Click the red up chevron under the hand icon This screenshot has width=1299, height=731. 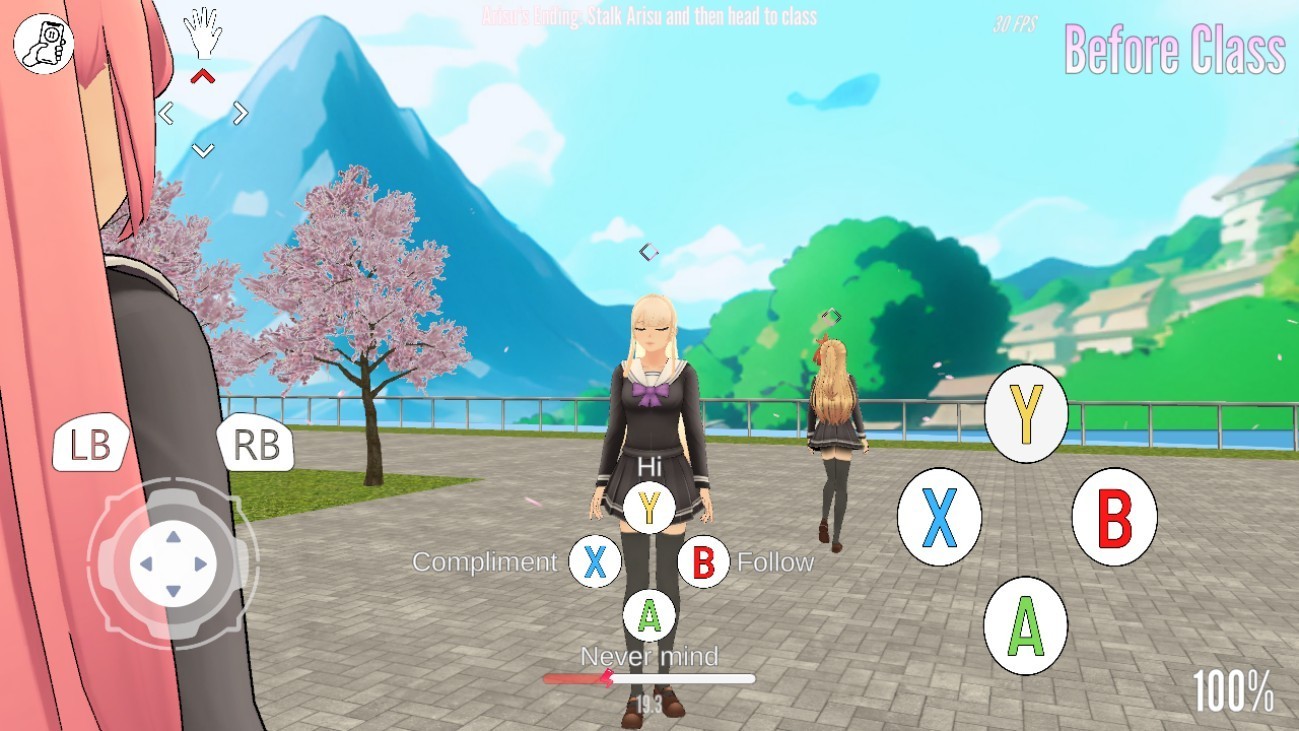(203, 76)
